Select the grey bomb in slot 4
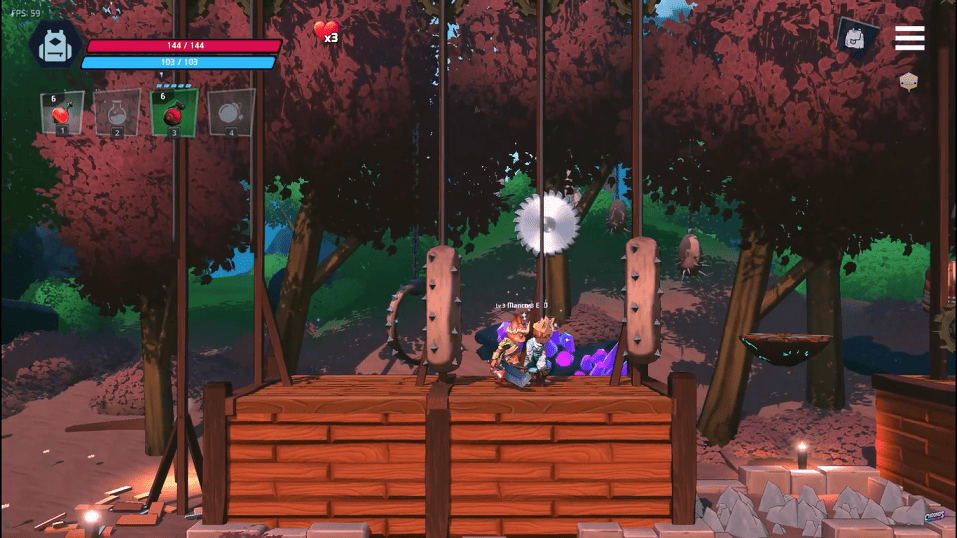Screen dimensions: 957x538 coord(231,112)
